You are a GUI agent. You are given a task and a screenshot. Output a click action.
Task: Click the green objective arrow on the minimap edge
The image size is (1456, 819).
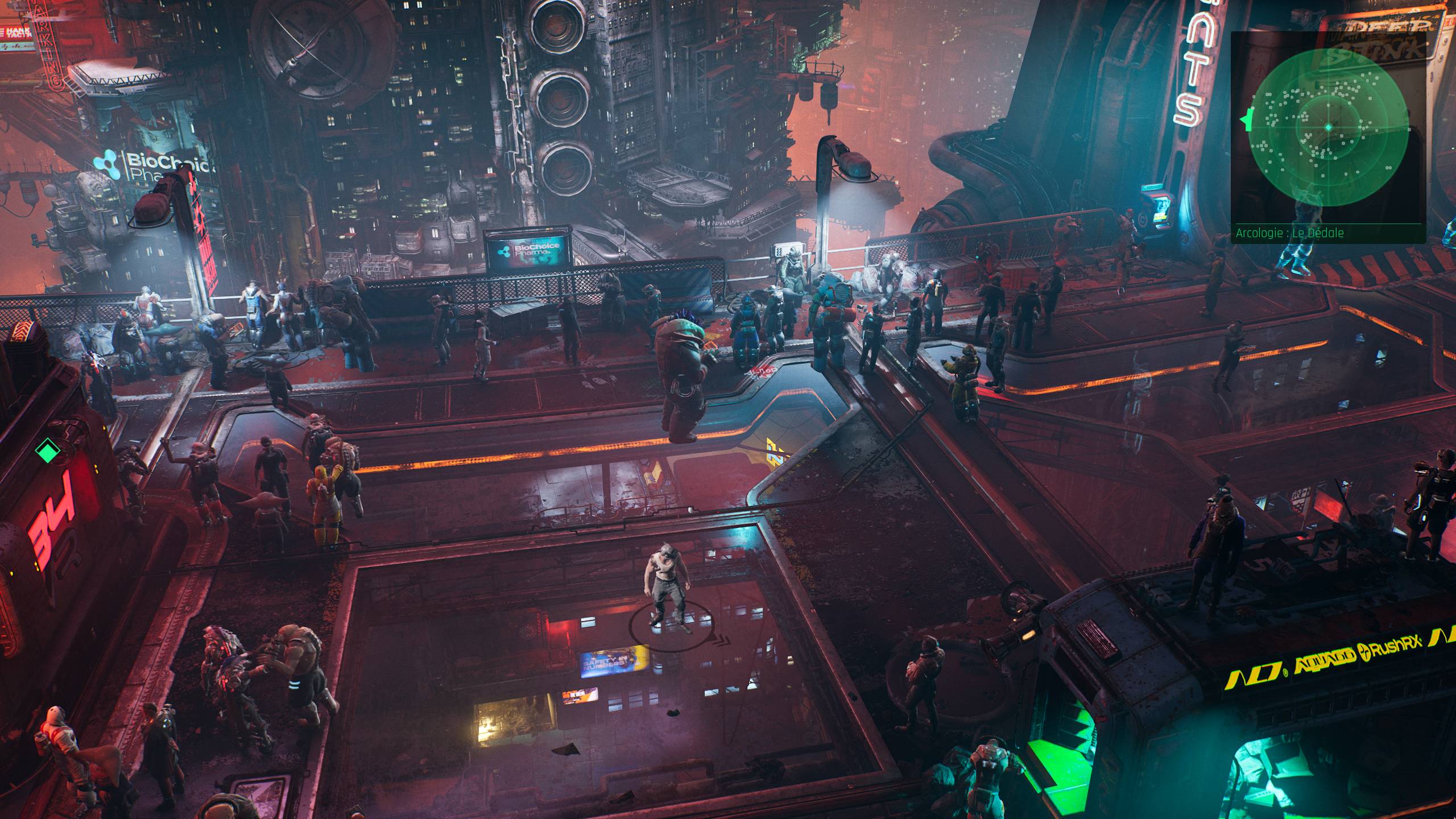[x=1246, y=120]
